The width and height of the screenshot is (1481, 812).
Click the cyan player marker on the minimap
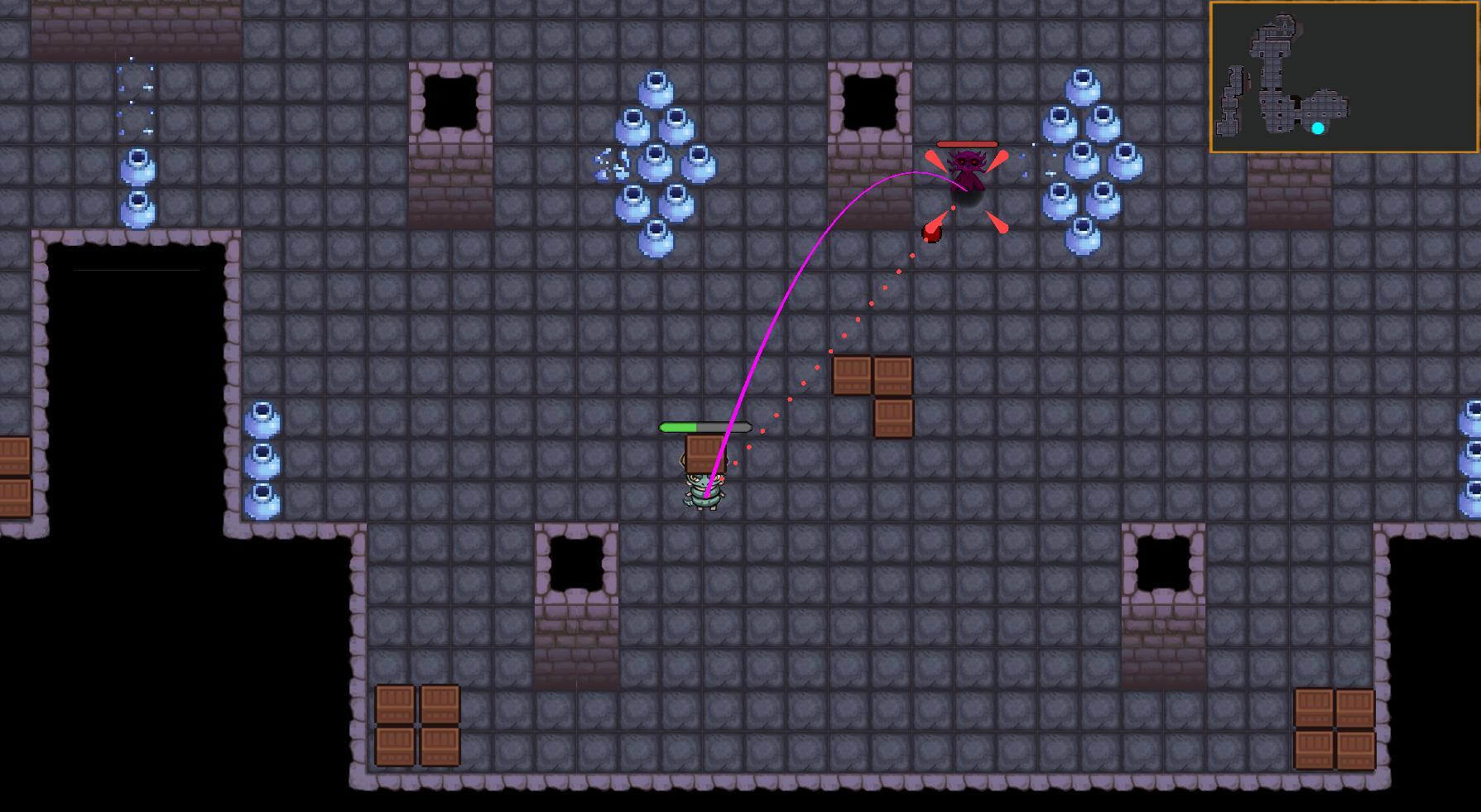pyautogui.click(x=1319, y=127)
